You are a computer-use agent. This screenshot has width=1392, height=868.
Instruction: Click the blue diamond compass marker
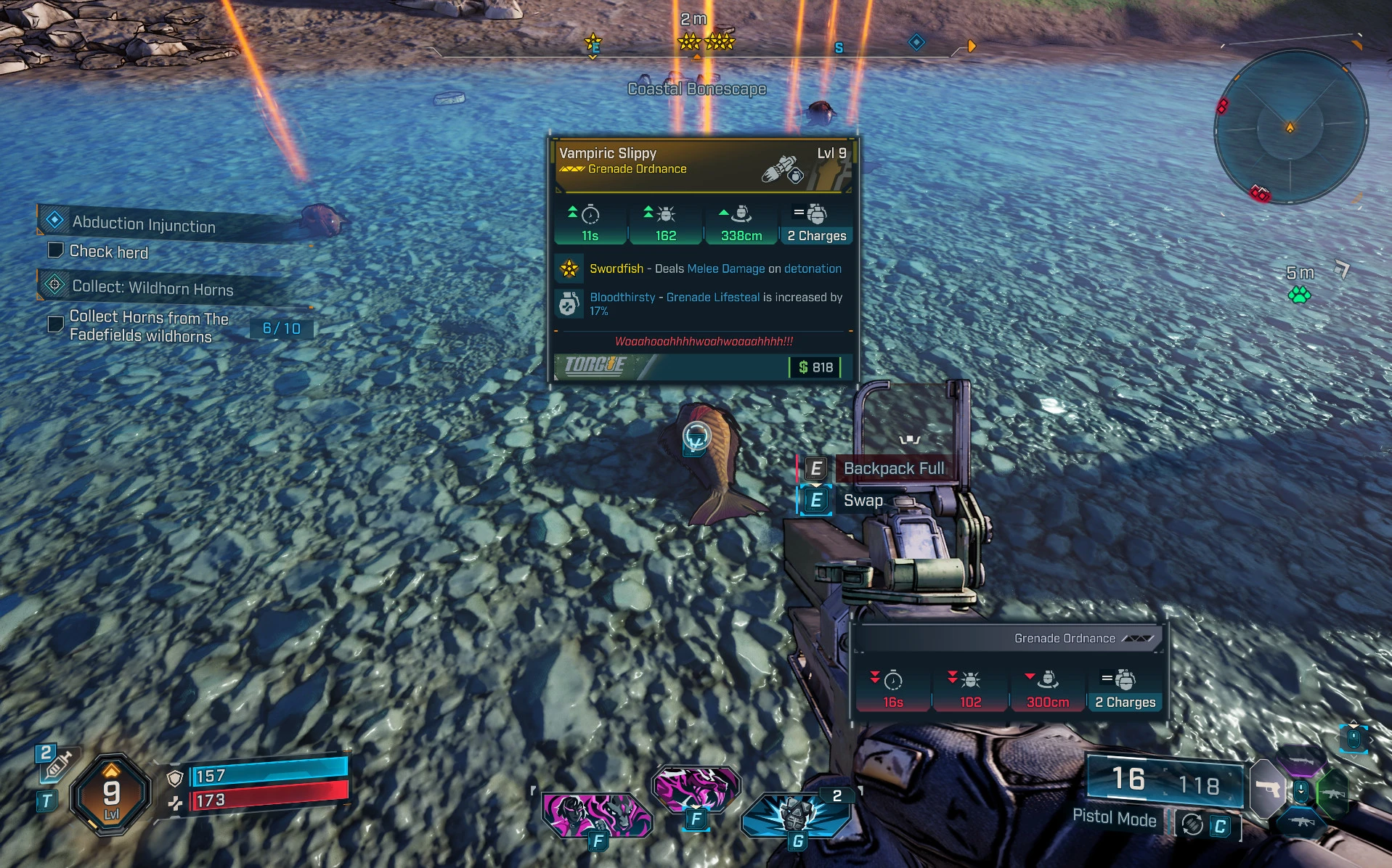pos(916,43)
